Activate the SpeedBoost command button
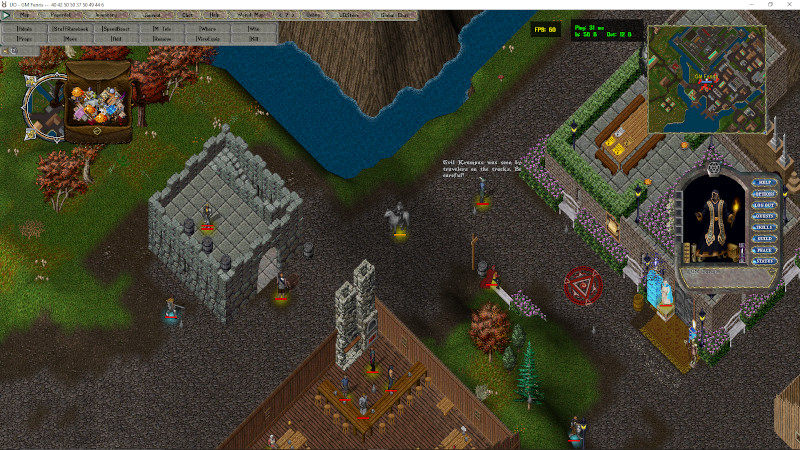This screenshot has height=450, width=800. coord(115,29)
